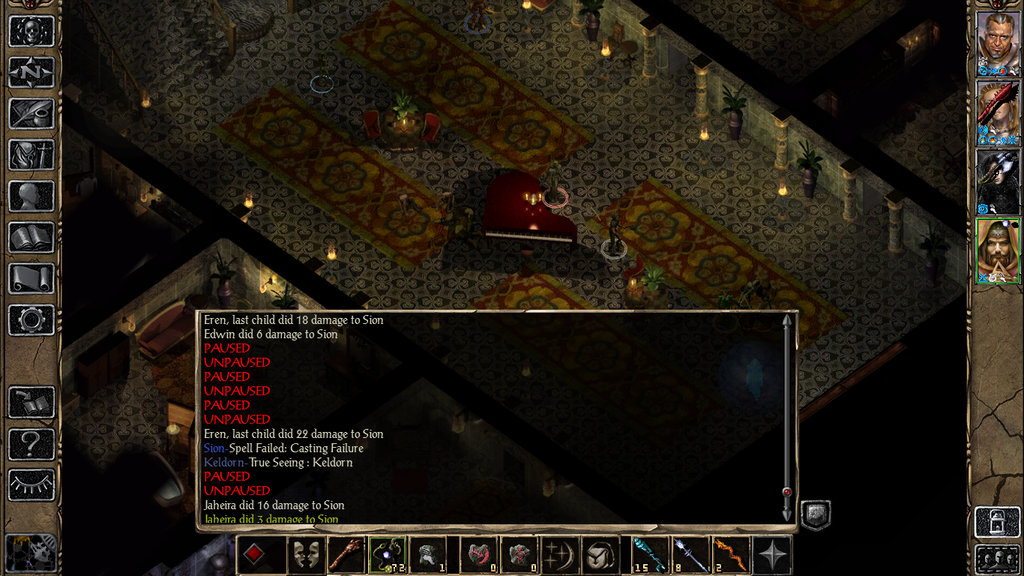Select the bearded mage portrait

[997, 250]
